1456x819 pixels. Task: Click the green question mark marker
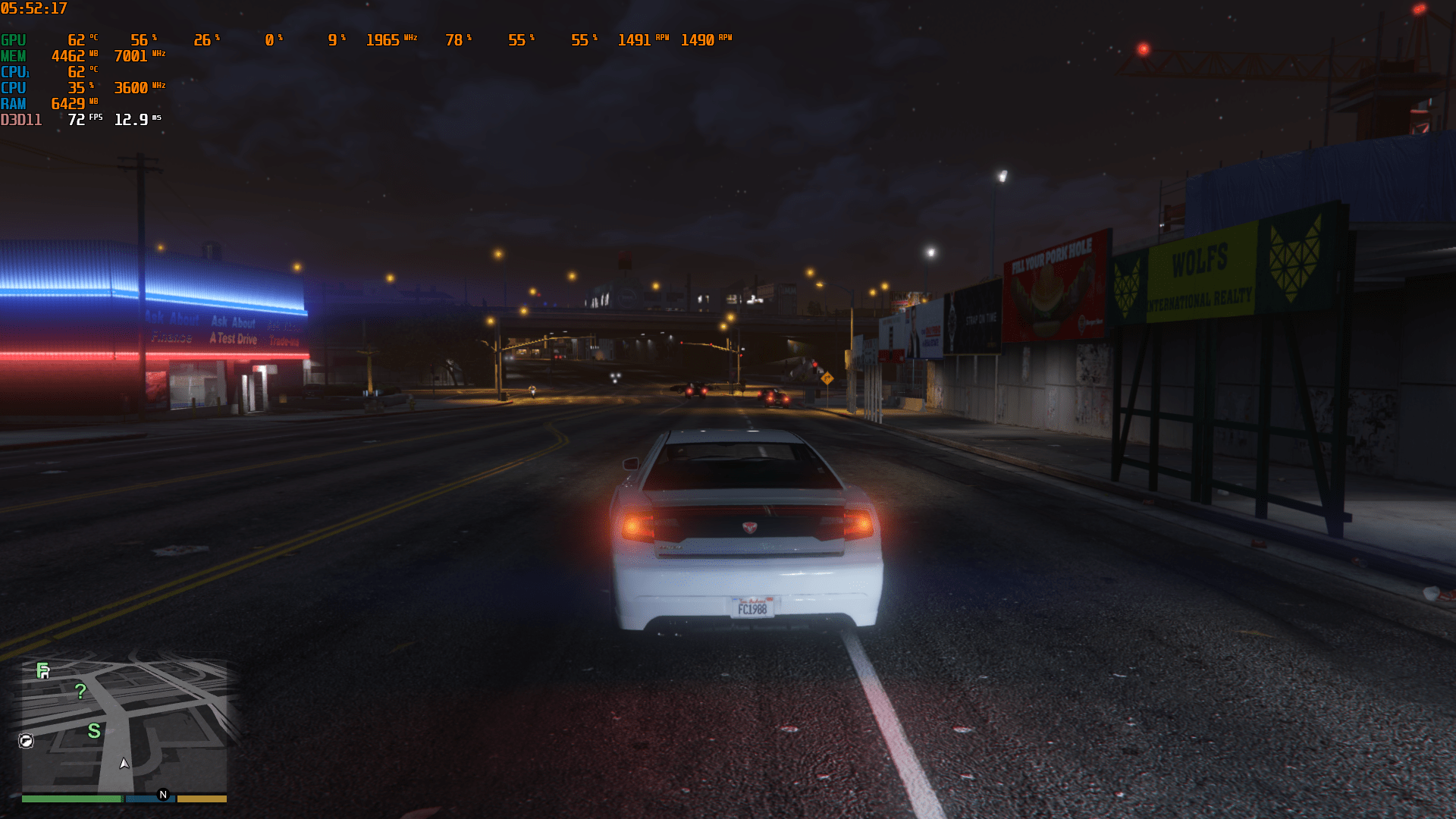(x=80, y=692)
